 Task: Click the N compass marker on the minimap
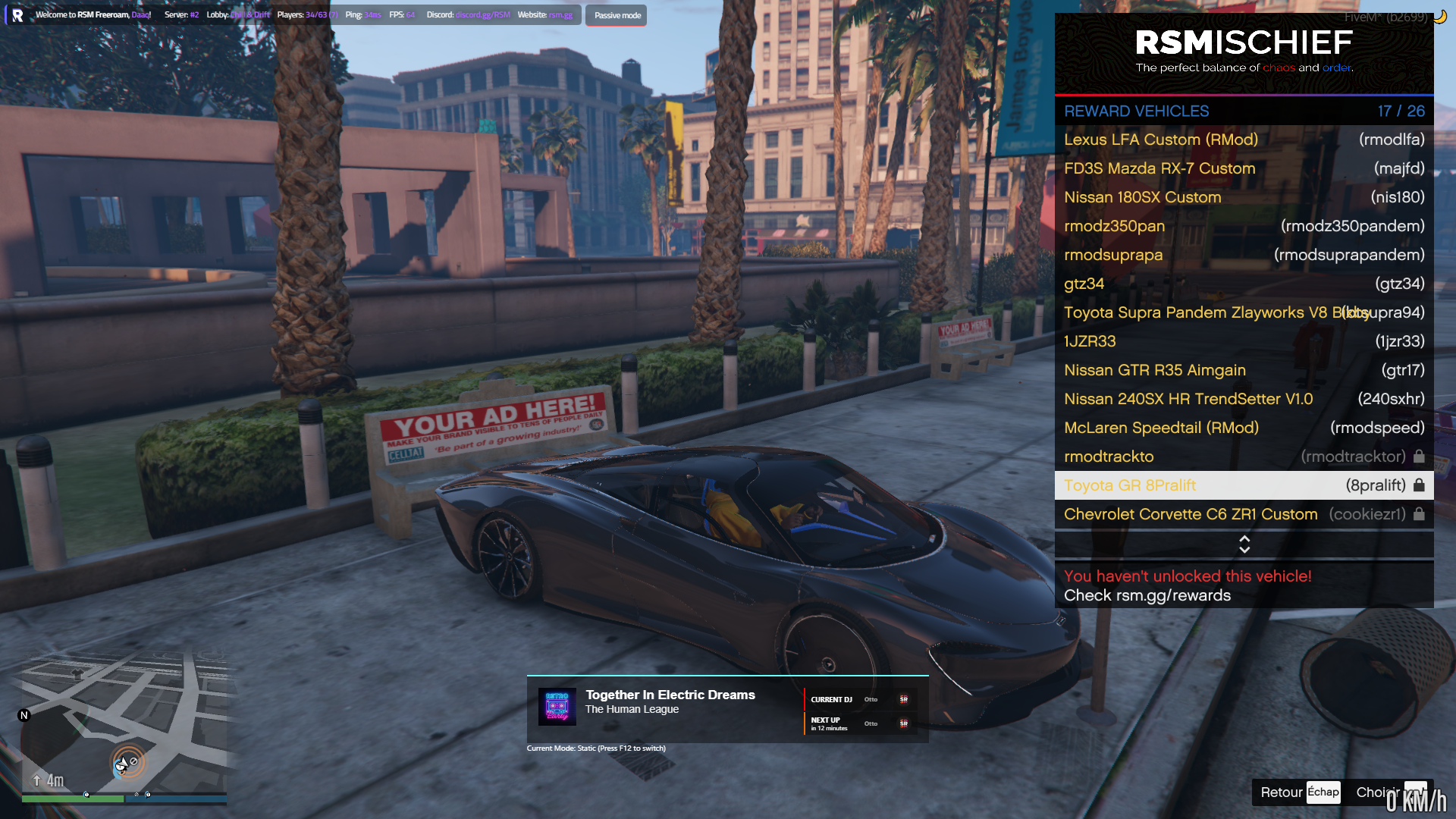coord(24,714)
